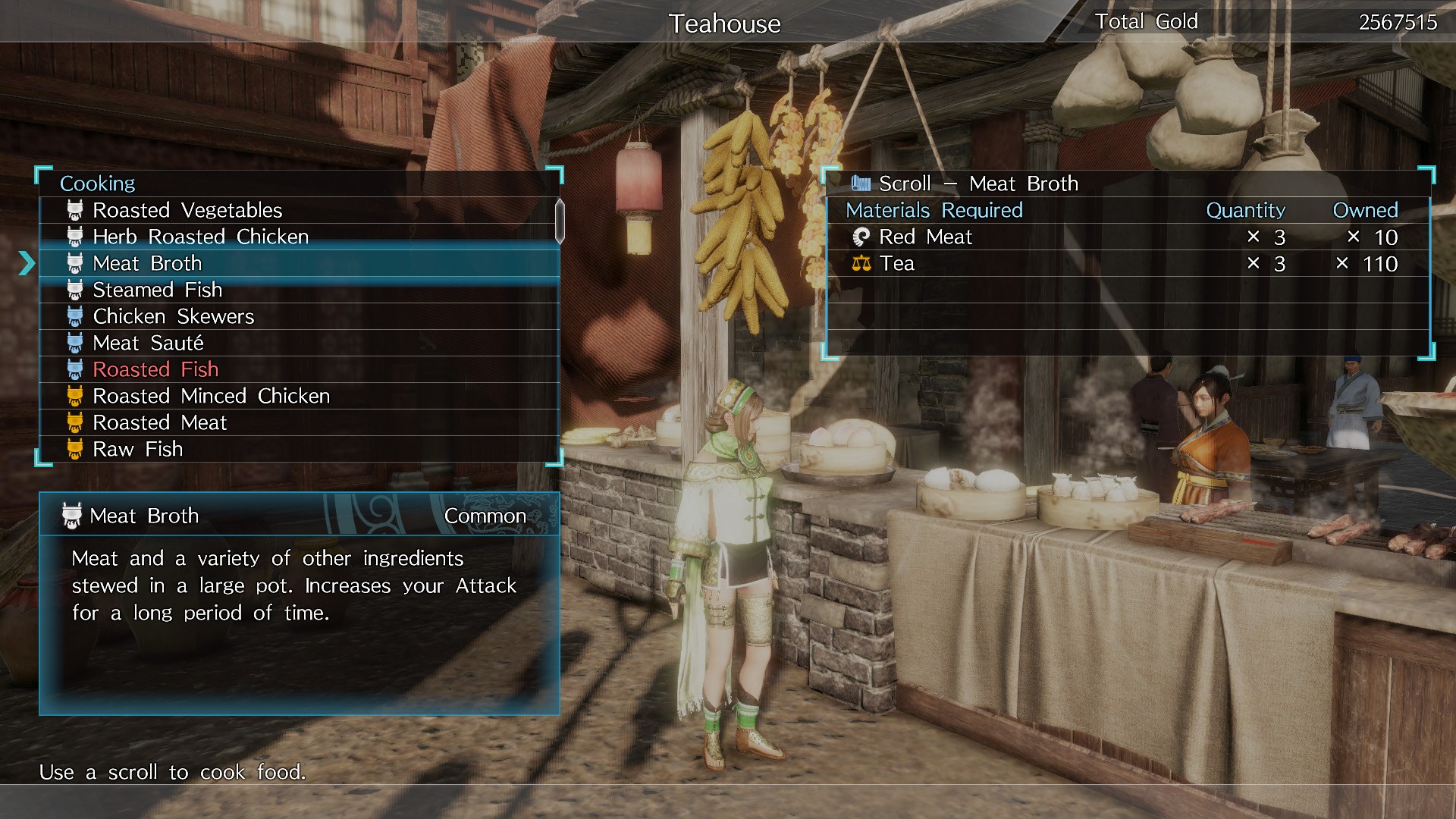
Task: Click the Tea scales icon
Action: (862, 263)
